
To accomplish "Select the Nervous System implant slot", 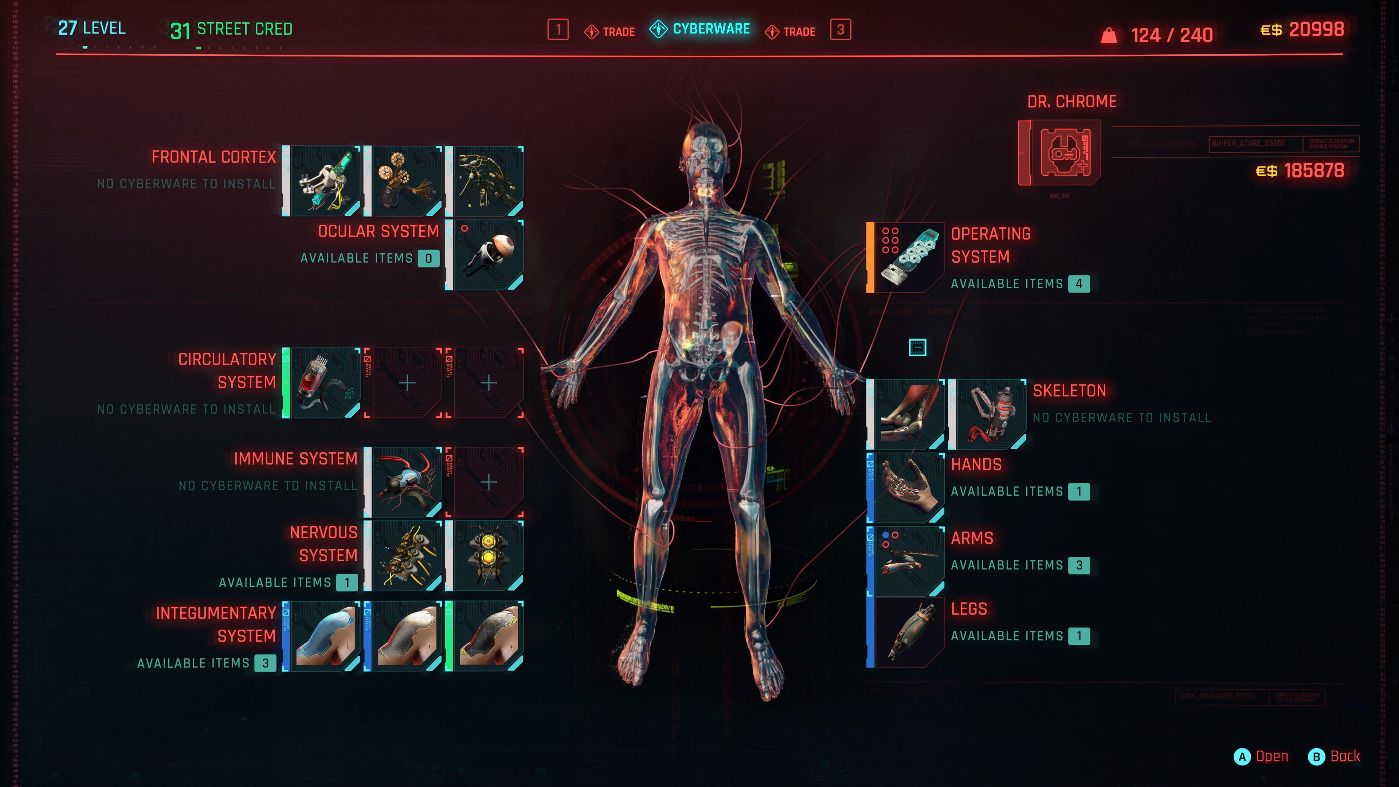I will click(x=404, y=555).
